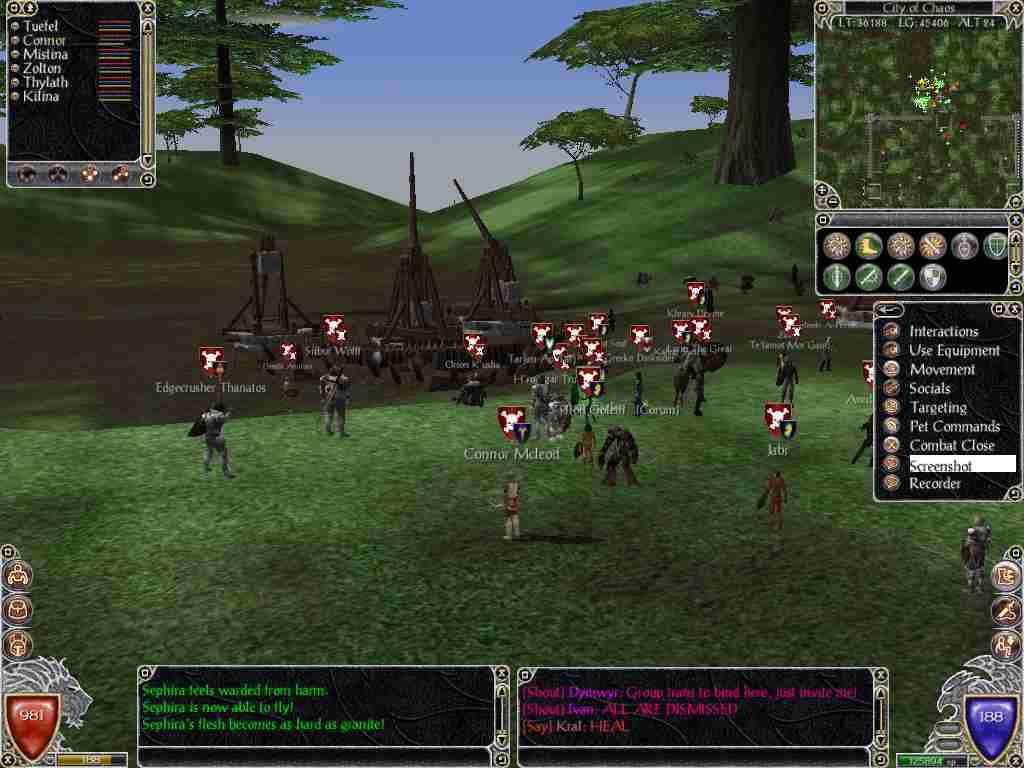This screenshot has width=1024, height=768.
Task: Open the Targeting submenu
Action: coord(937,407)
